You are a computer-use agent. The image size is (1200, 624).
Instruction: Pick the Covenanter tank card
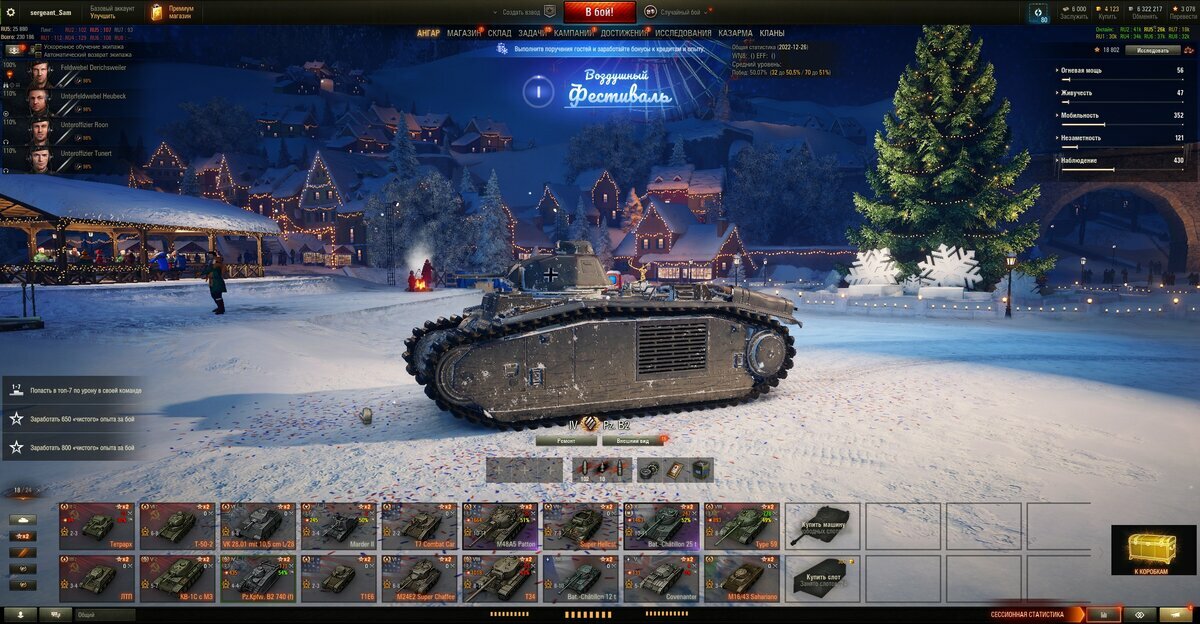pos(661,579)
